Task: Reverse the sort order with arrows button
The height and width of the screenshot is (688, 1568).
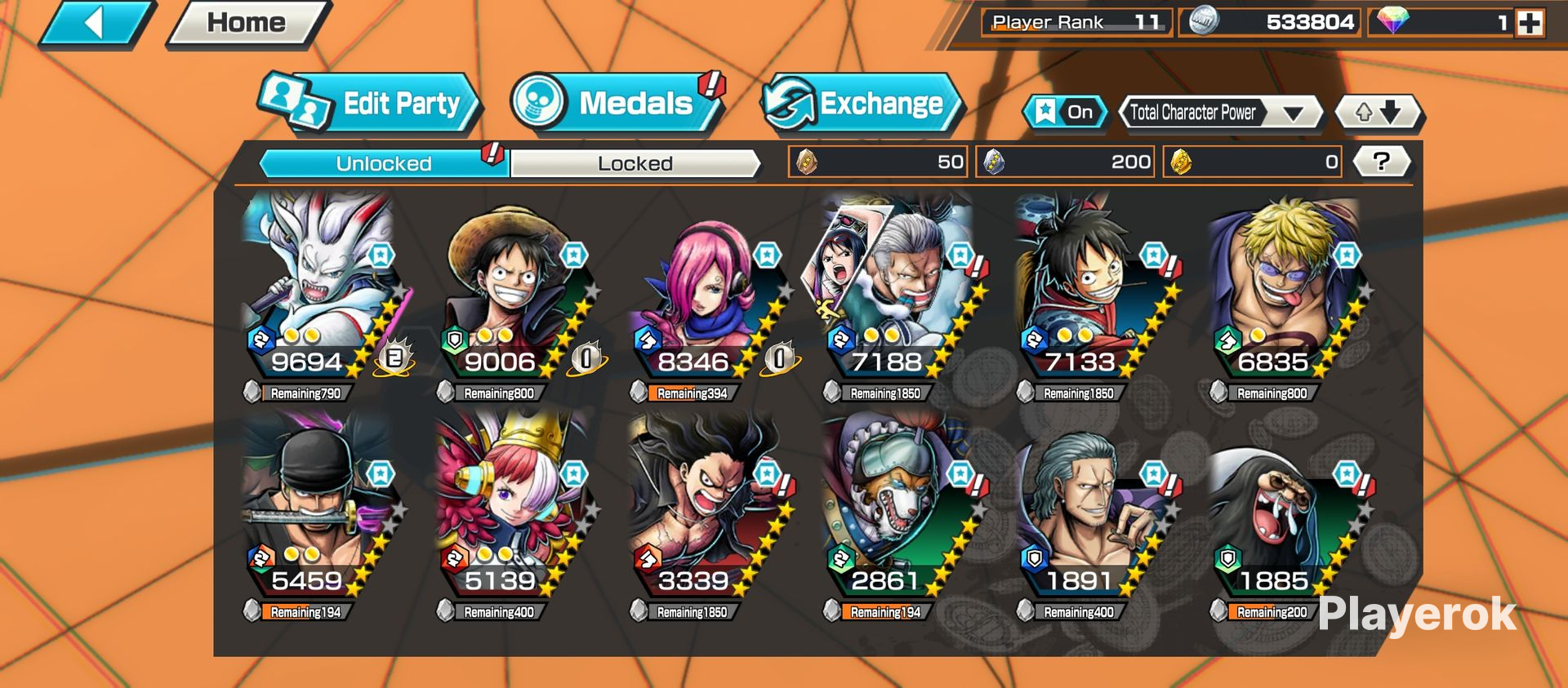Action: coord(1379,113)
